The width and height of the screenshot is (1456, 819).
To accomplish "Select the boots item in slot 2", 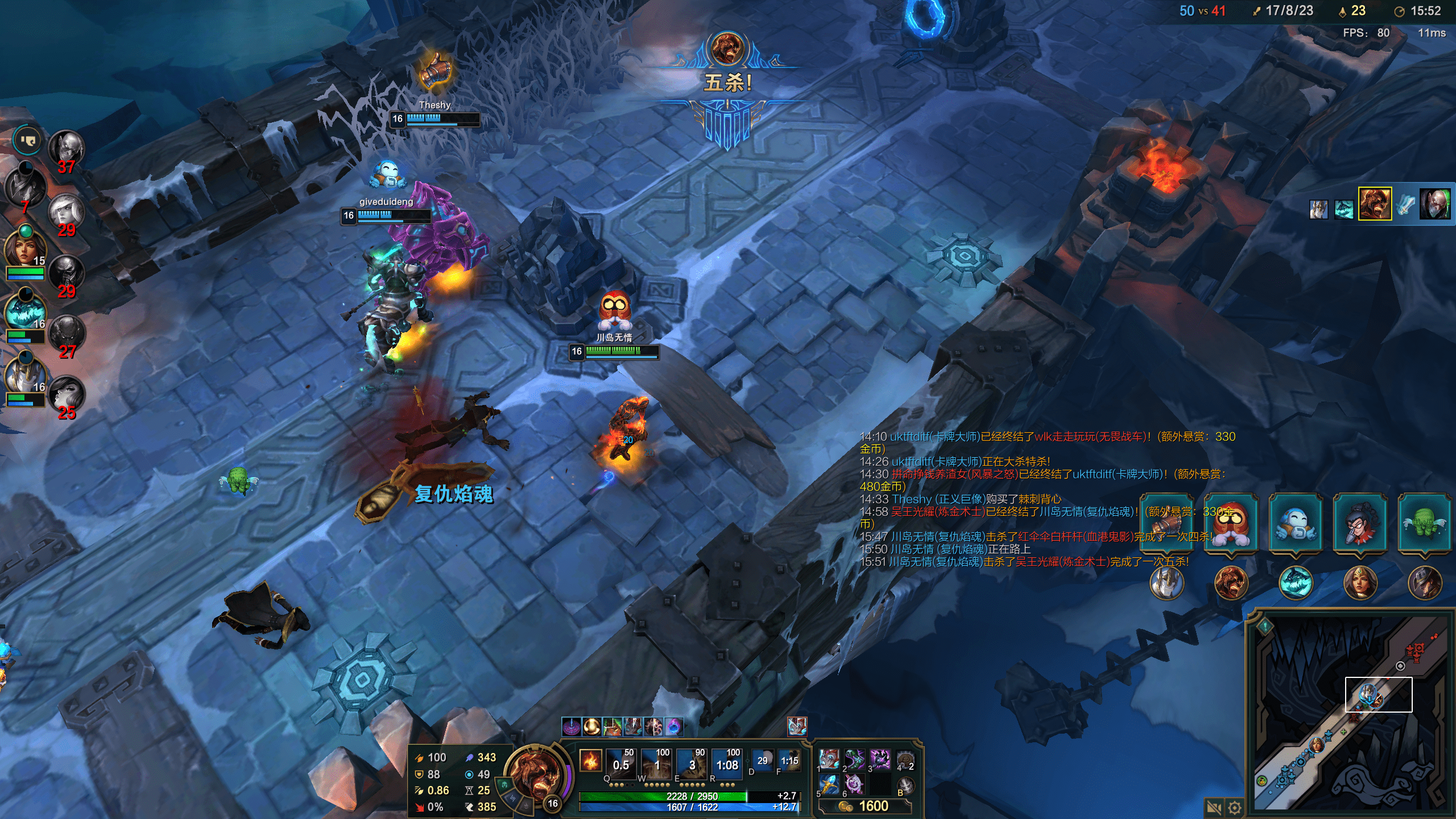I will click(854, 759).
